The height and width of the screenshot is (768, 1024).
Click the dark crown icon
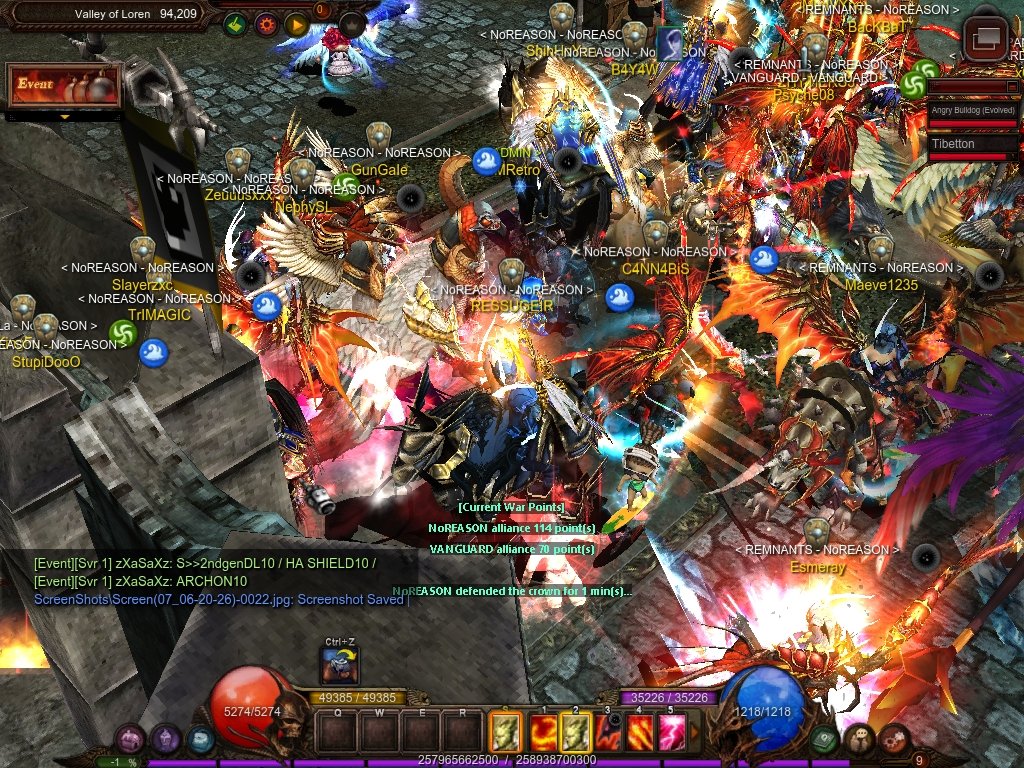[351, 24]
